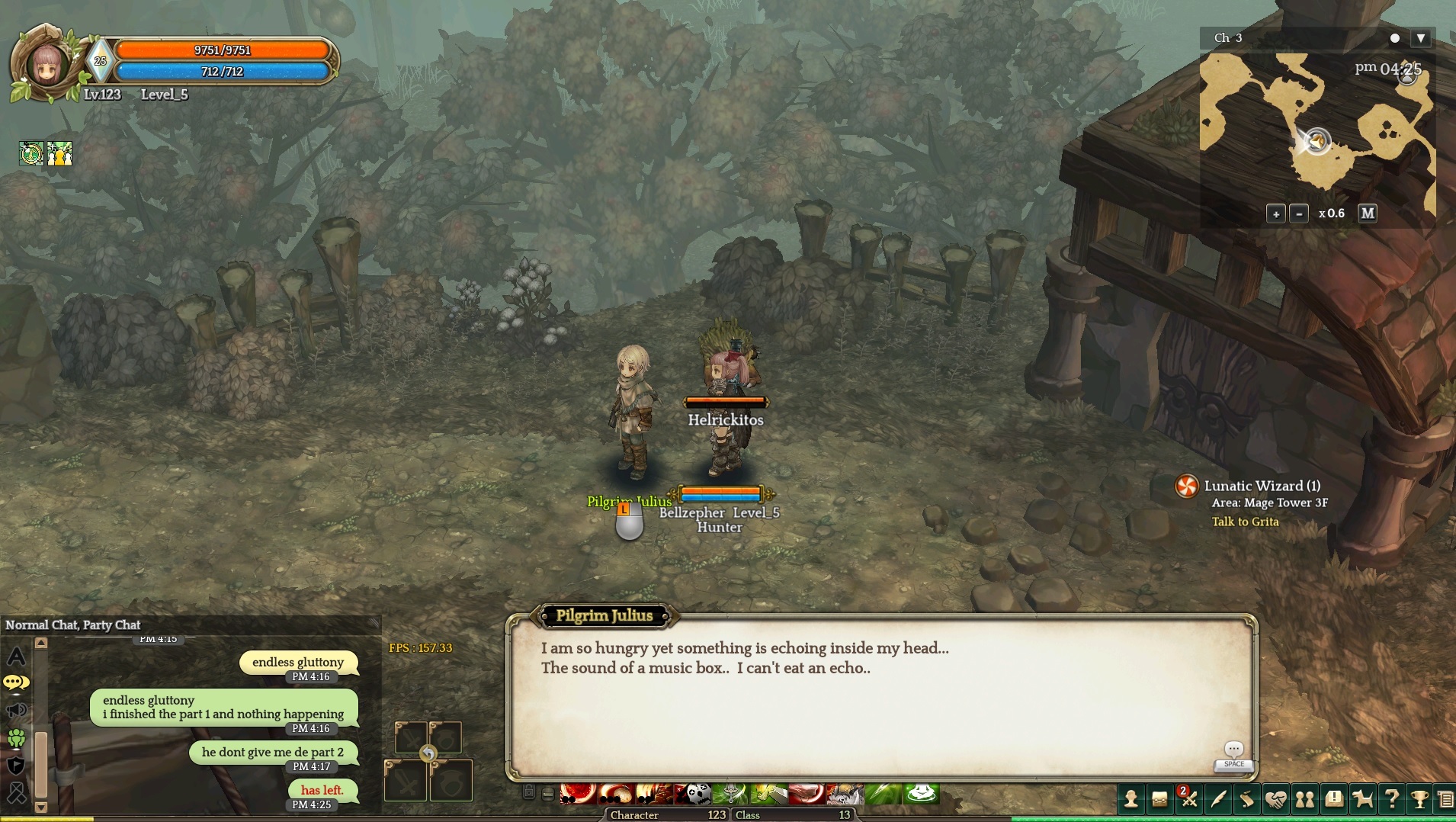The image size is (1456, 822).
Task: Swap weapon sets with the circular arrow
Action: tap(428, 754)
